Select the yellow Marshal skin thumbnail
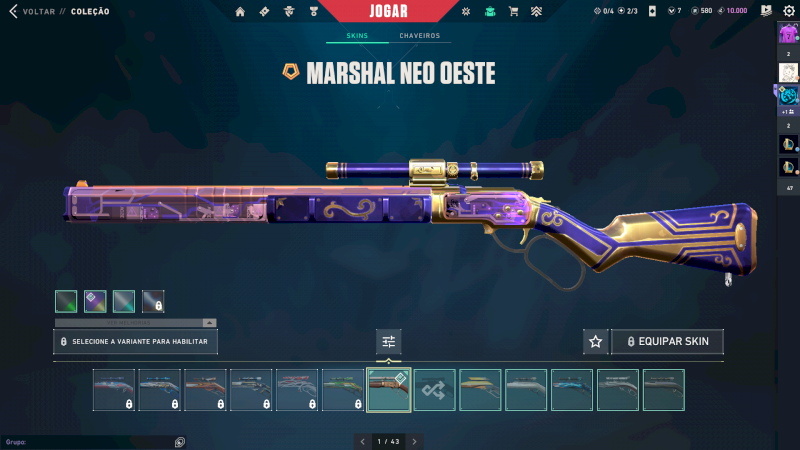The height and width of the screenshot is (450, 800). pos(480,390)
